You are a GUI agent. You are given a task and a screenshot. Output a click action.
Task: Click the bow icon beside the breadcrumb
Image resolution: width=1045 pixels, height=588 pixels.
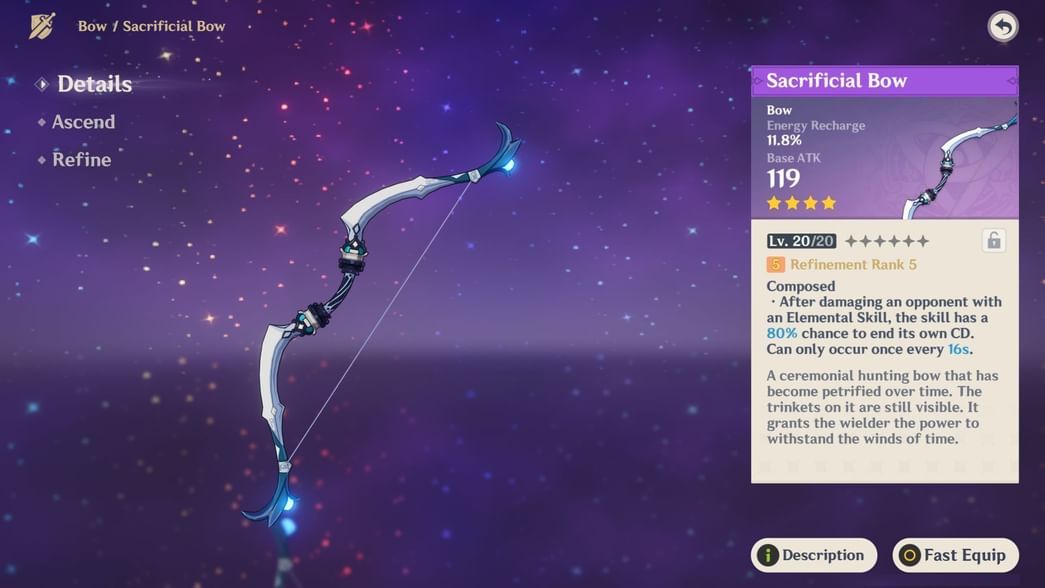(42, 26)
